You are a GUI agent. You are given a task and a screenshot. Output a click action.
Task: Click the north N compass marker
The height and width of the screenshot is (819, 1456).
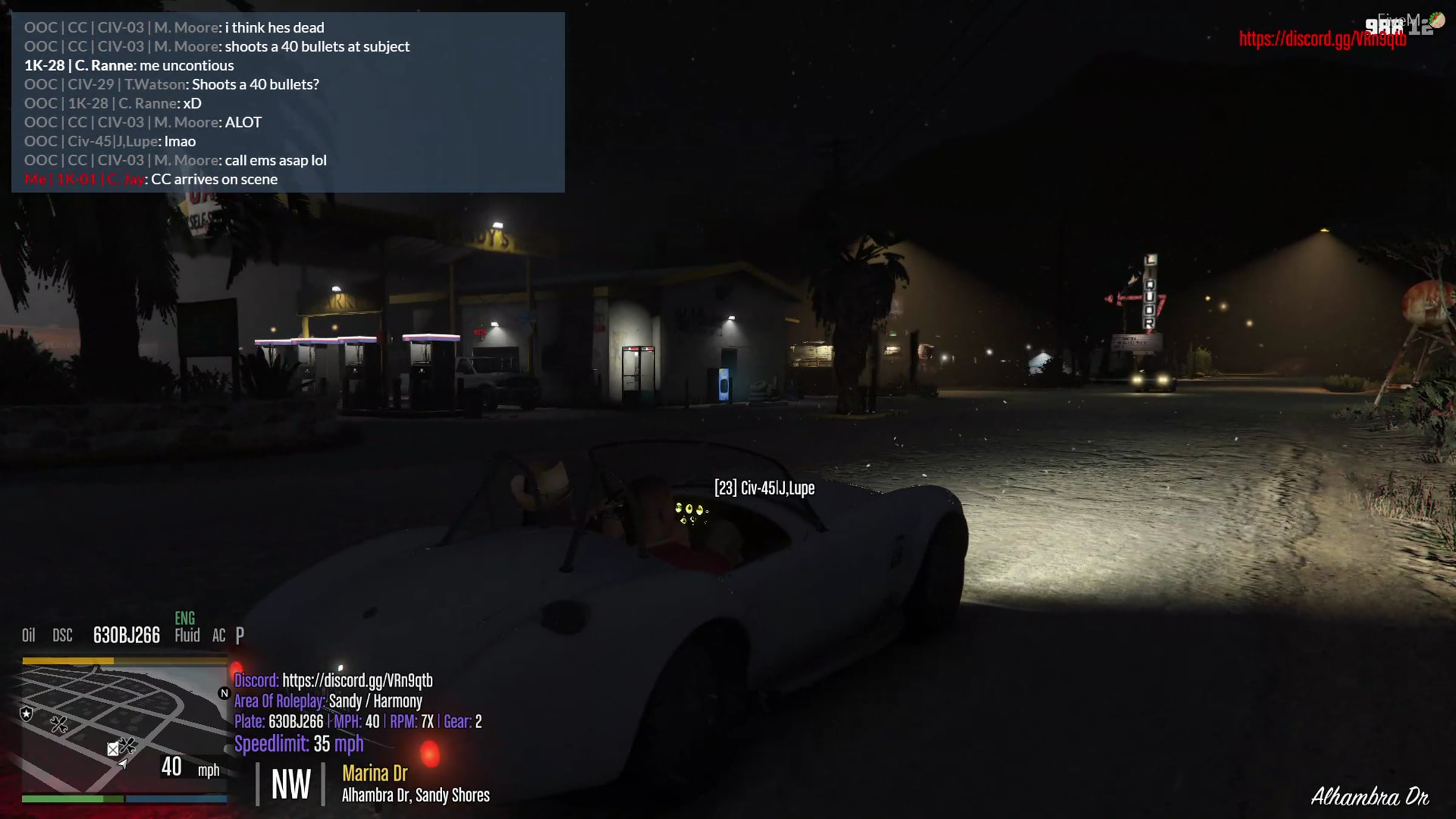pos(224,693)
